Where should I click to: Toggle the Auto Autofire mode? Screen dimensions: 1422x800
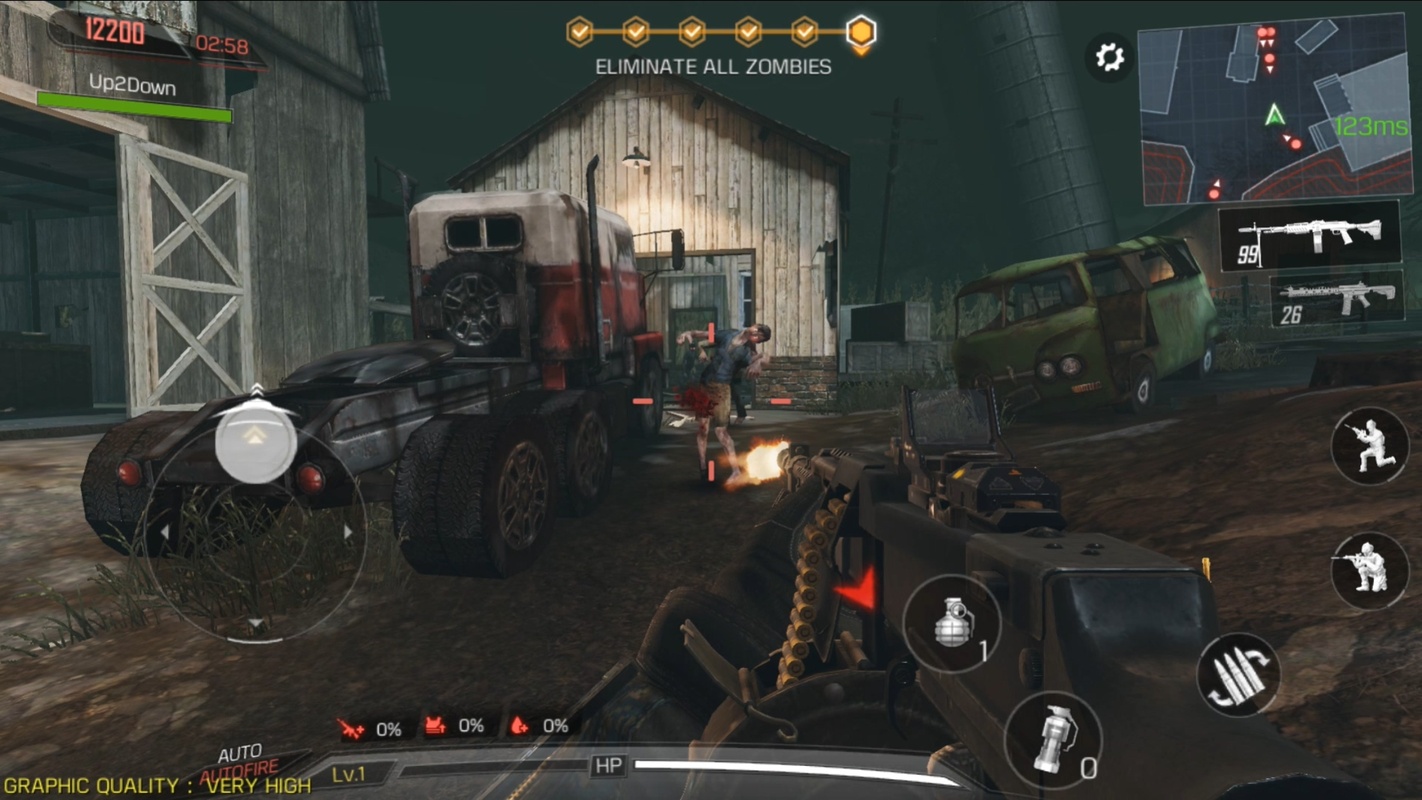[x=241, y=762]
